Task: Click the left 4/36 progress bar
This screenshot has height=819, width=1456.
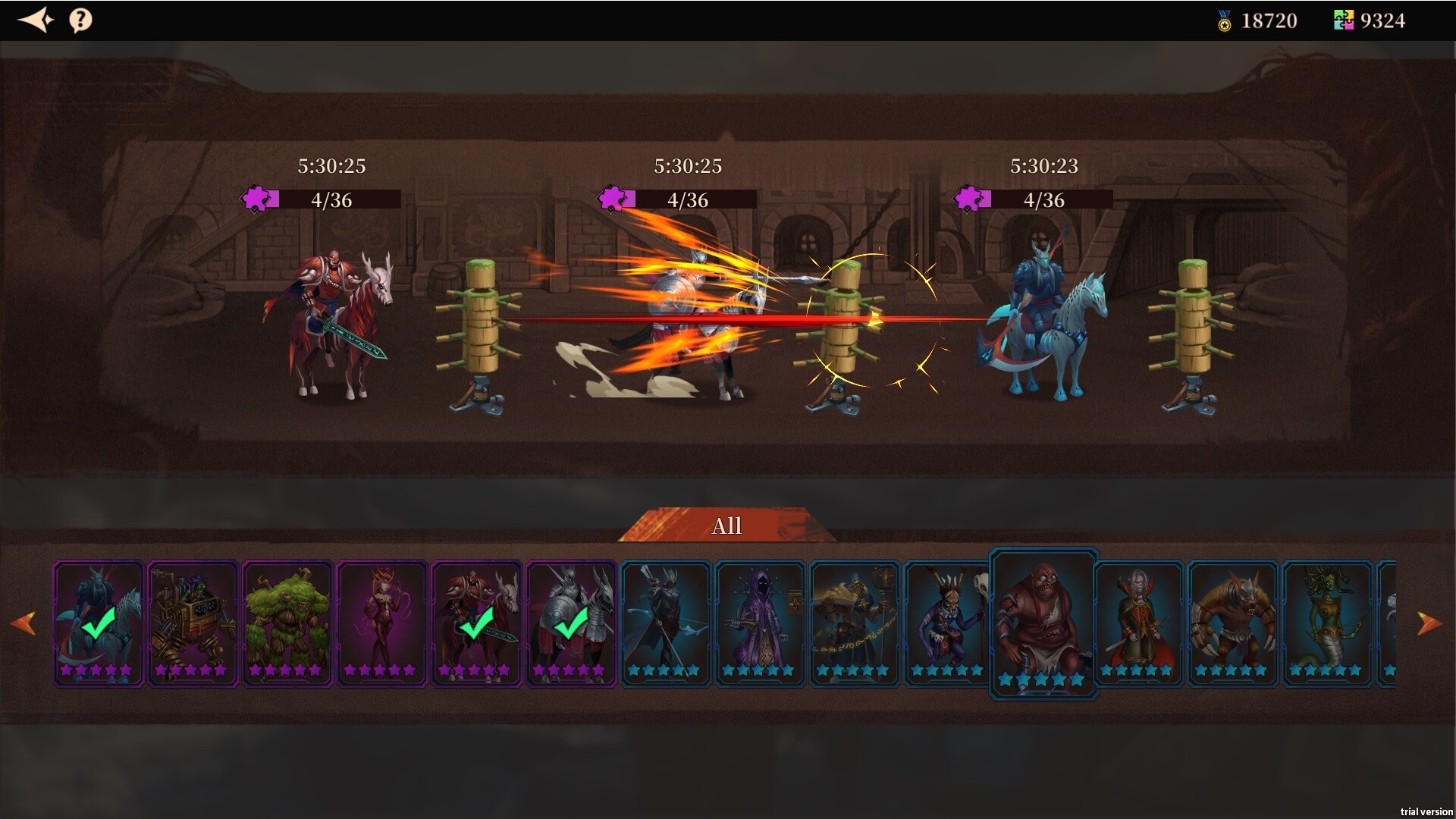Action: click(x=331, y=200)
